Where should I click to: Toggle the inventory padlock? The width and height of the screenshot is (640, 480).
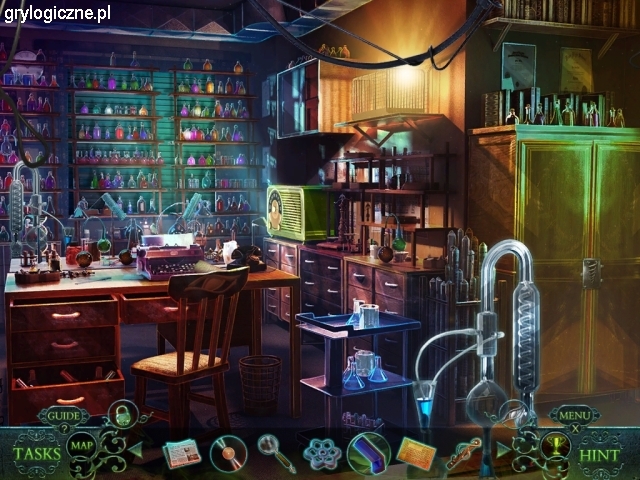click(x=121, y=412)
